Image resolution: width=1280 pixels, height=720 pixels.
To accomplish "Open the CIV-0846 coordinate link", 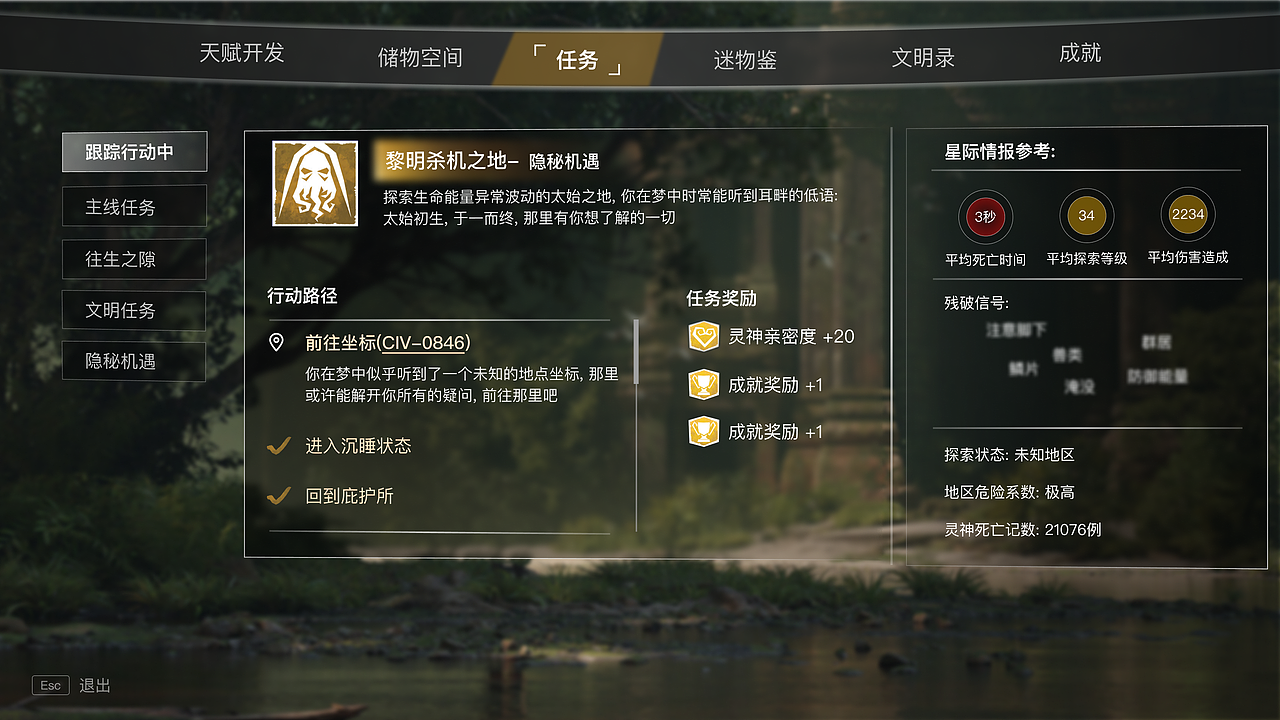I will (428, 342).
